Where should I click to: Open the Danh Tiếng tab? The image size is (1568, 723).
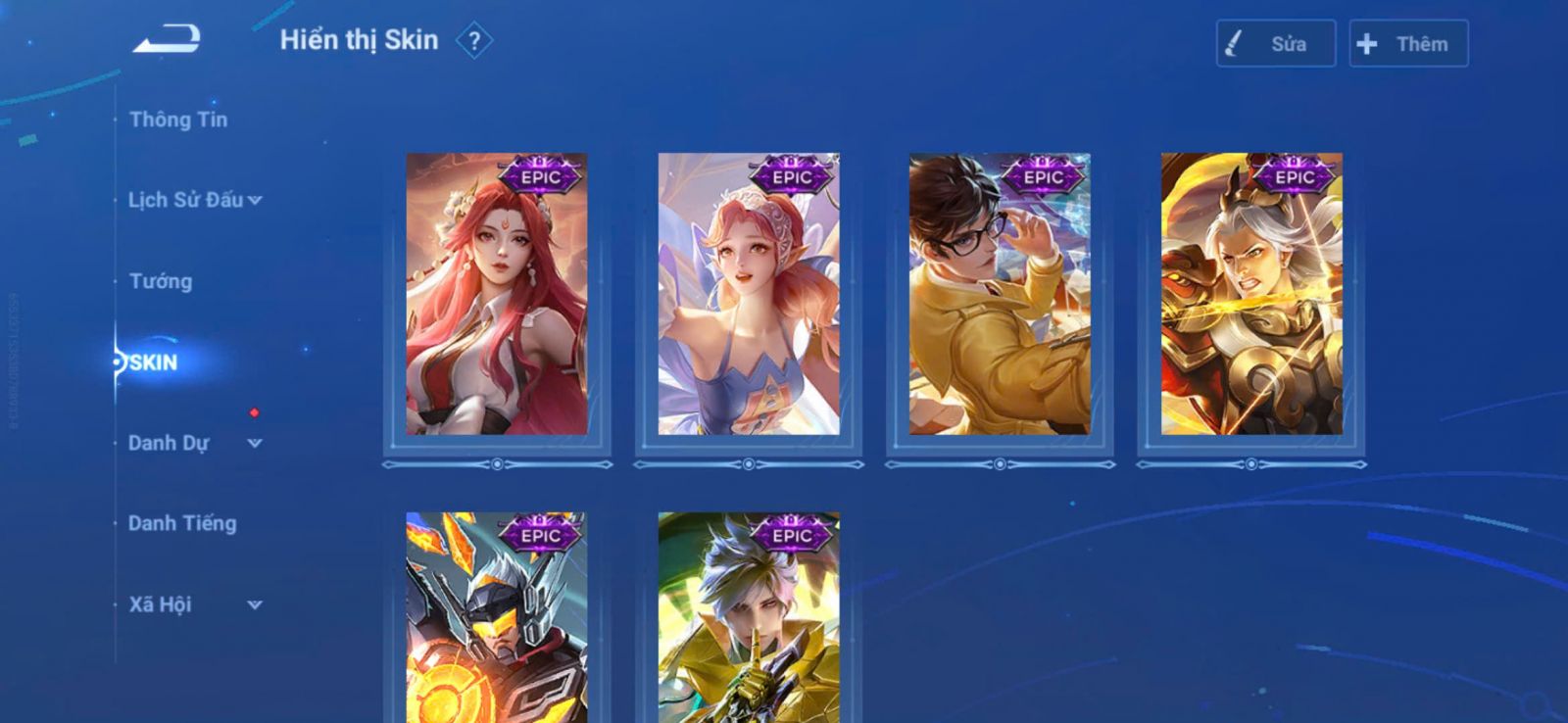point(182,523)
